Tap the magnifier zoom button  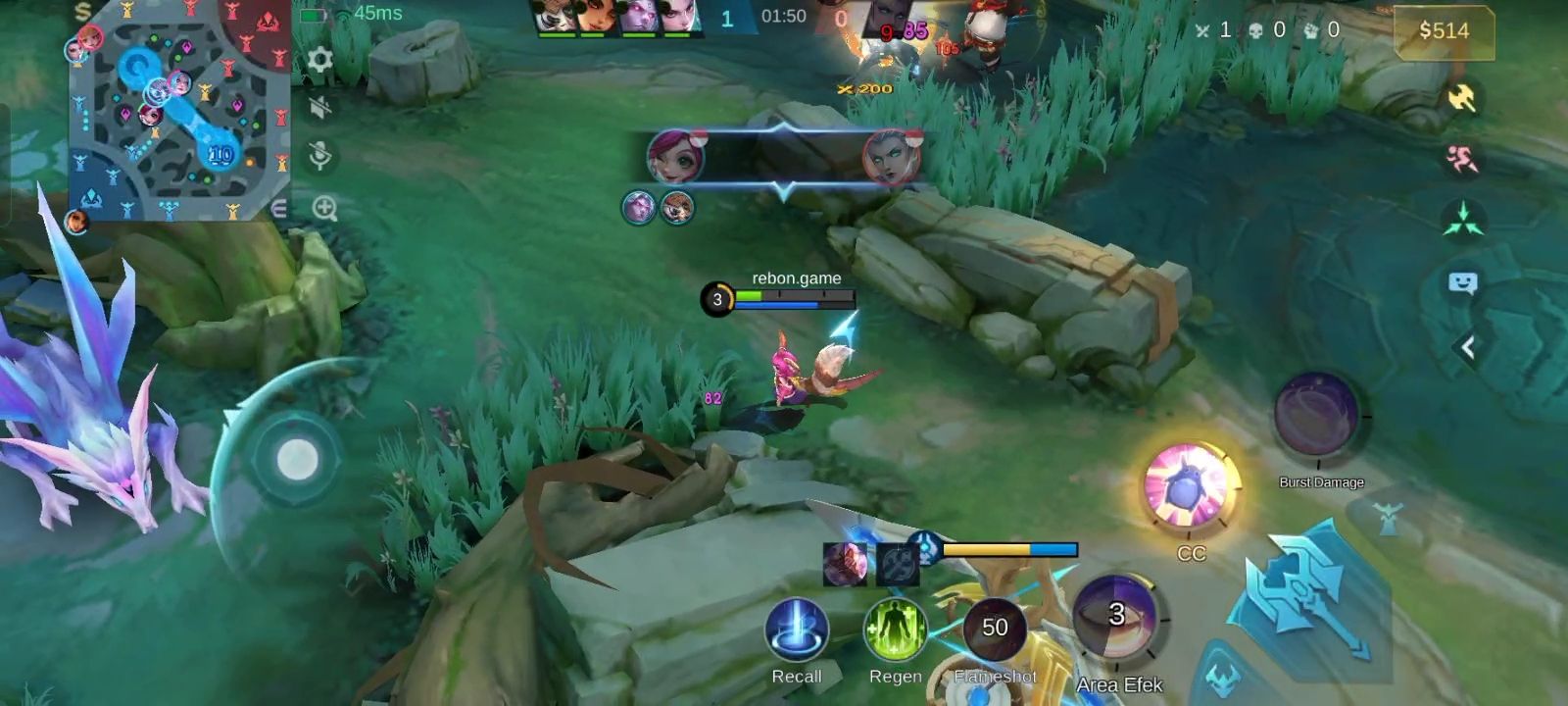(324, 208)
